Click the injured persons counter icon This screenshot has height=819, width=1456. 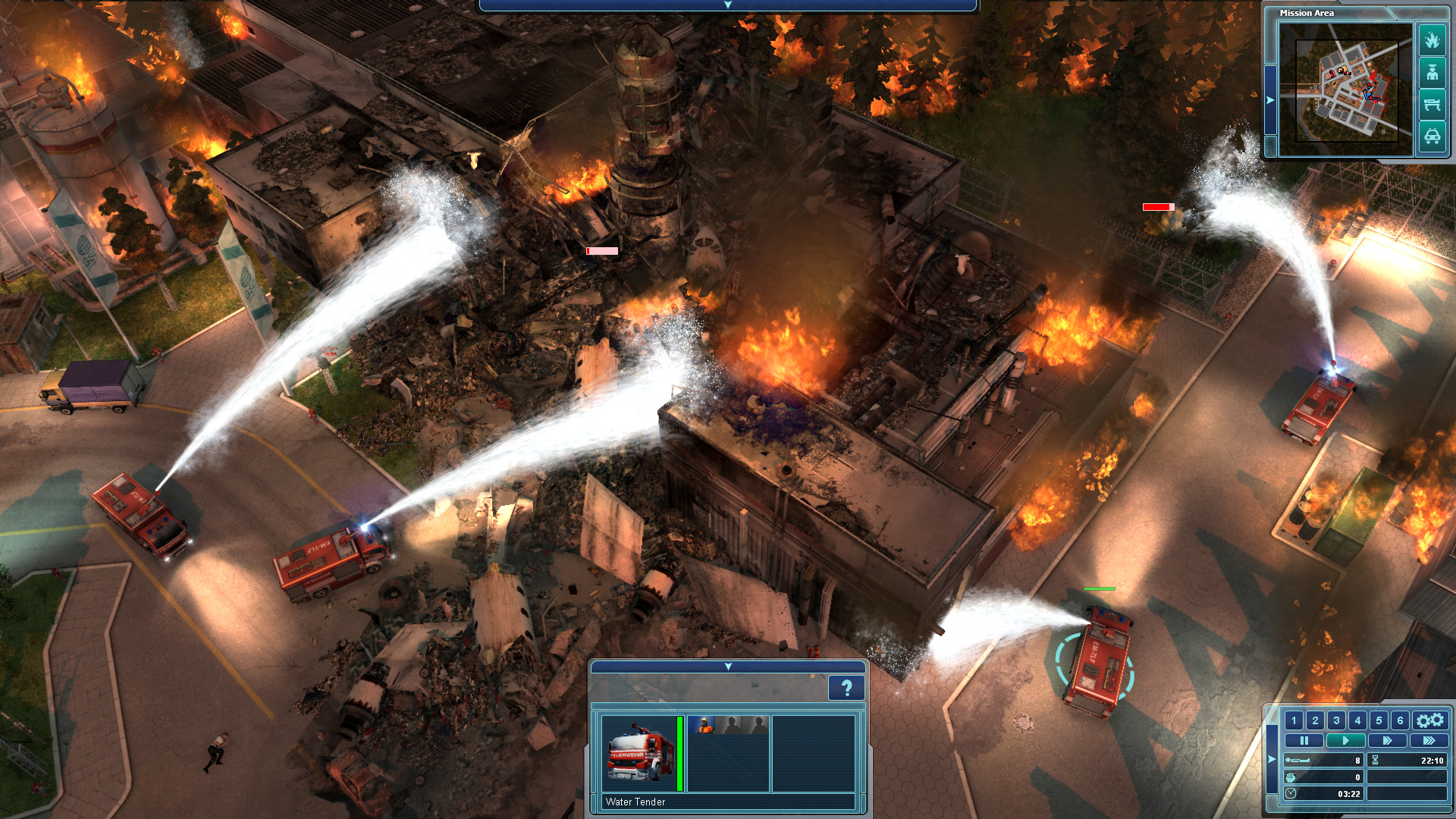(1291, 778)
